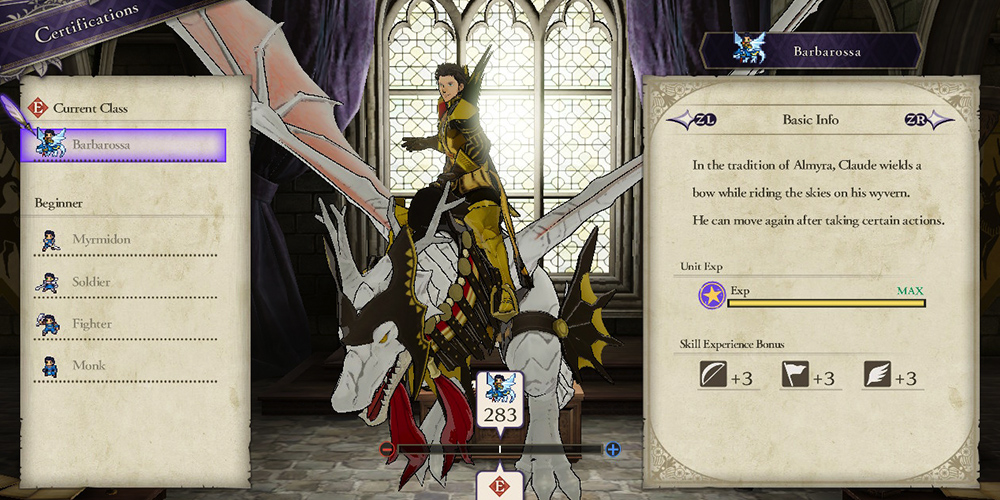This screenshot has width=1000, height=500.
Task: Select the Barbarossa current class entry
Action: (x=124, y=145)
